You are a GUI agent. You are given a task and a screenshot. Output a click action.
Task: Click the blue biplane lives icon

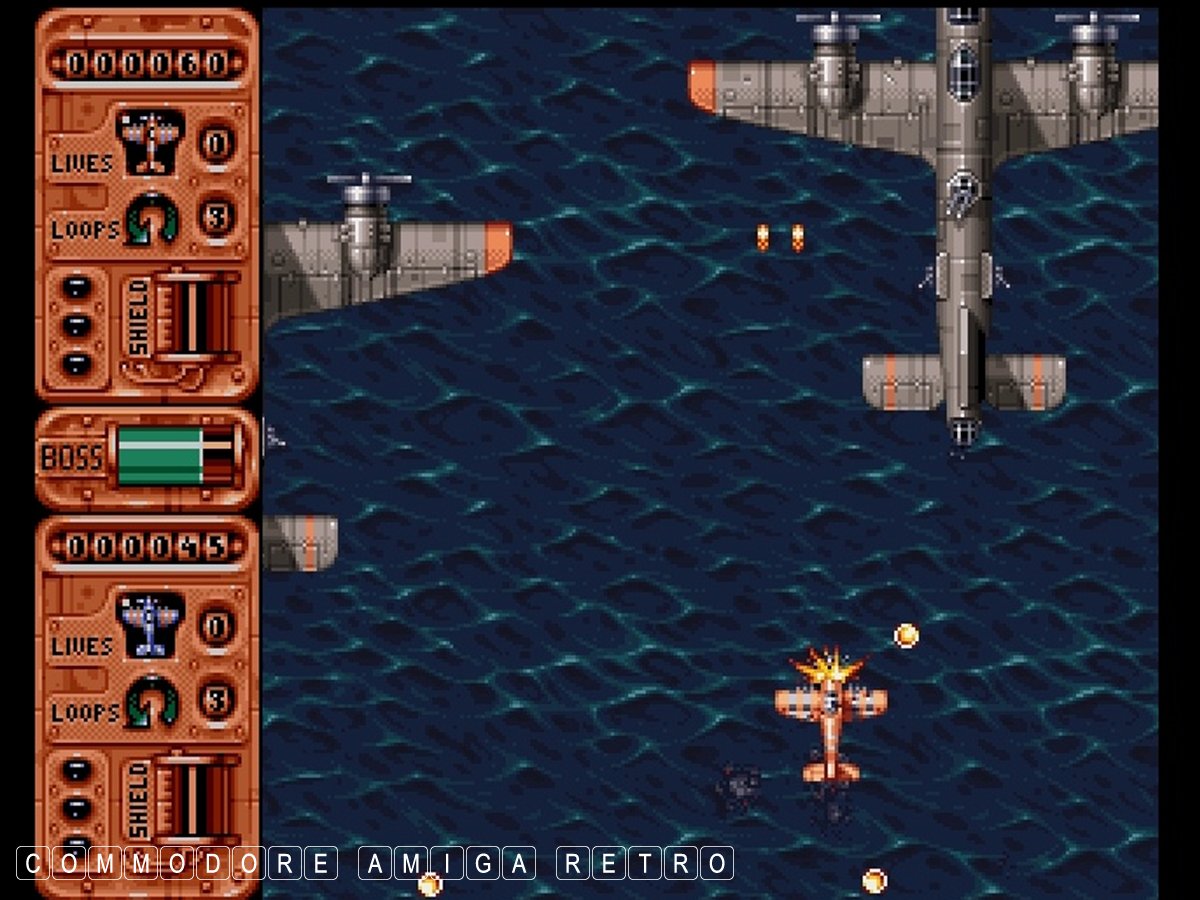coord(150,625)
